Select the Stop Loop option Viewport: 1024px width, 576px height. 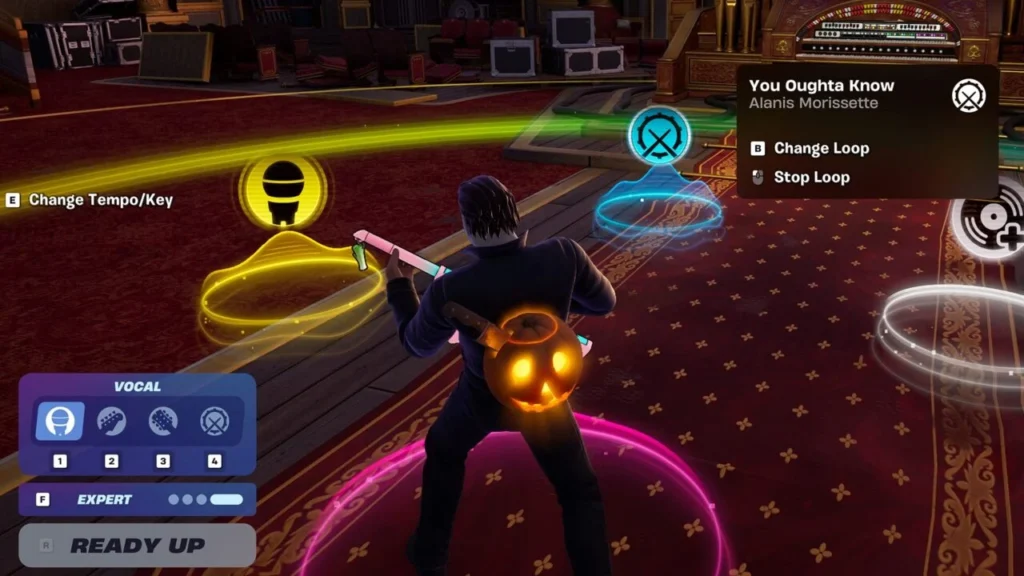coord(810,177)
